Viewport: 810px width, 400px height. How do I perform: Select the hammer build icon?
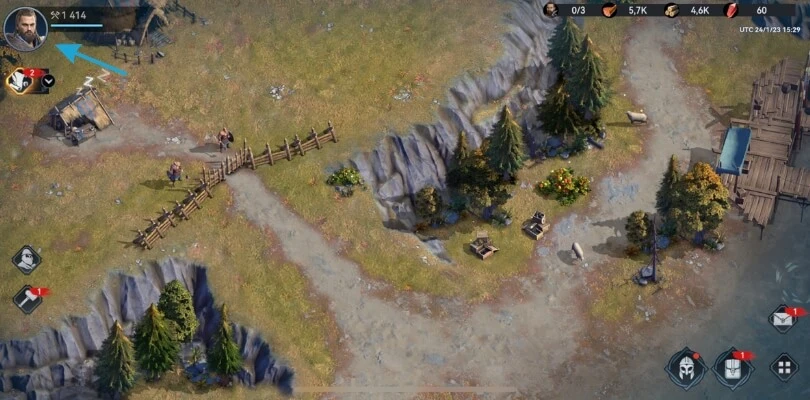click(x=27, y=298)
